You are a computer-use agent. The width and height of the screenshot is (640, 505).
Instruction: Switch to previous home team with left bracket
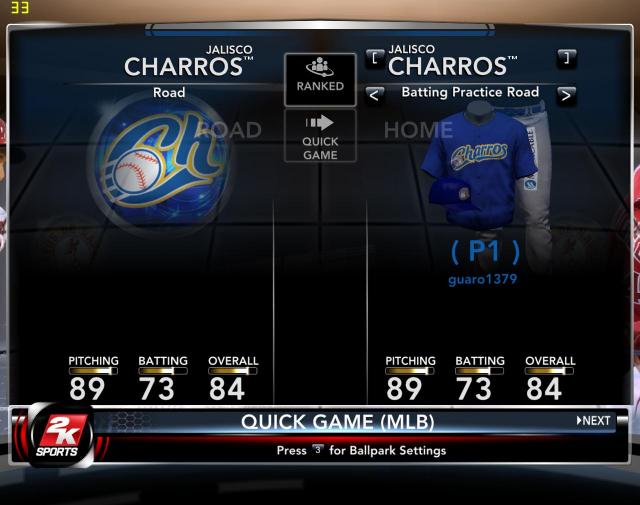(375, 58)
